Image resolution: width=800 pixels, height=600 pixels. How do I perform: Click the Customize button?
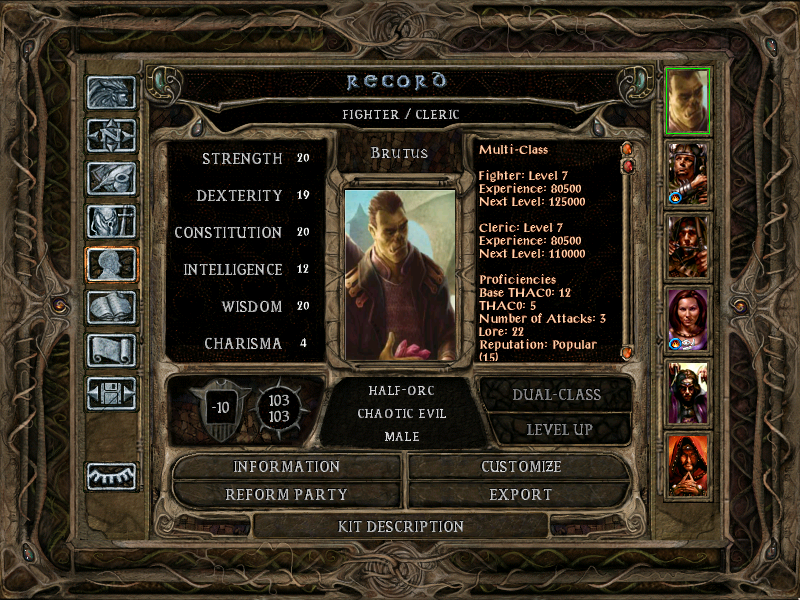(x=521, y=467)
